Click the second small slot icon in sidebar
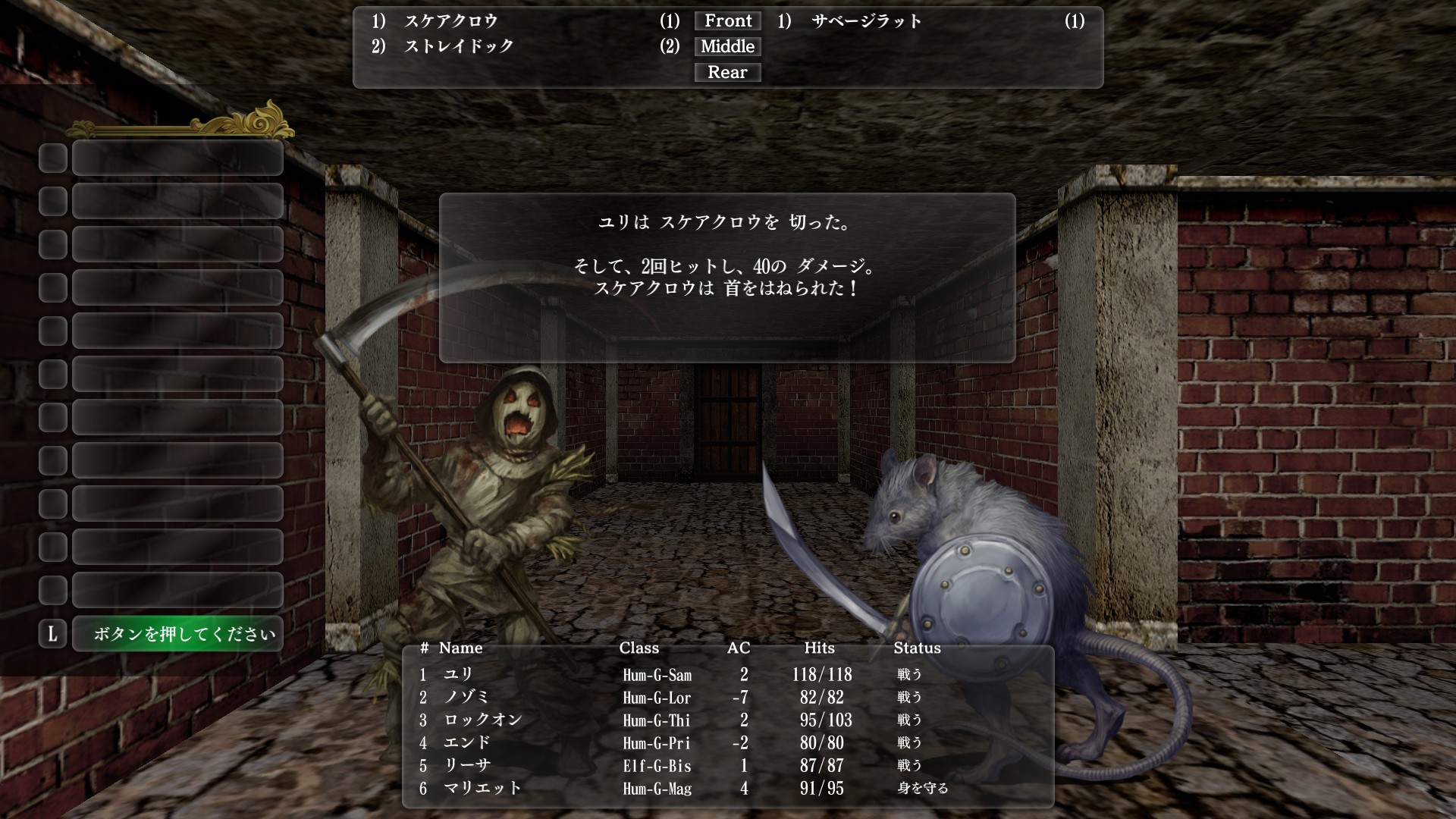 [x=52, y=202]
